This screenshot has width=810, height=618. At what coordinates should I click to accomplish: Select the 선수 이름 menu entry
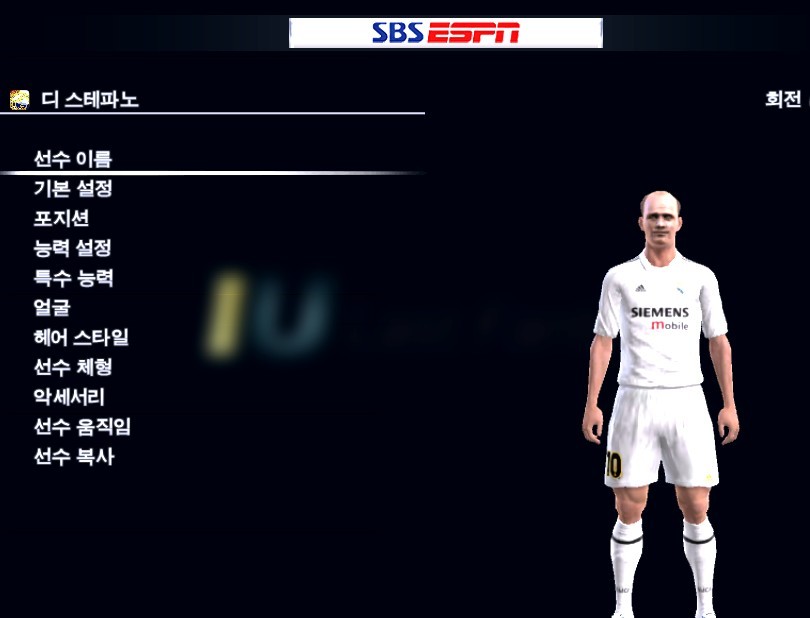72,158
